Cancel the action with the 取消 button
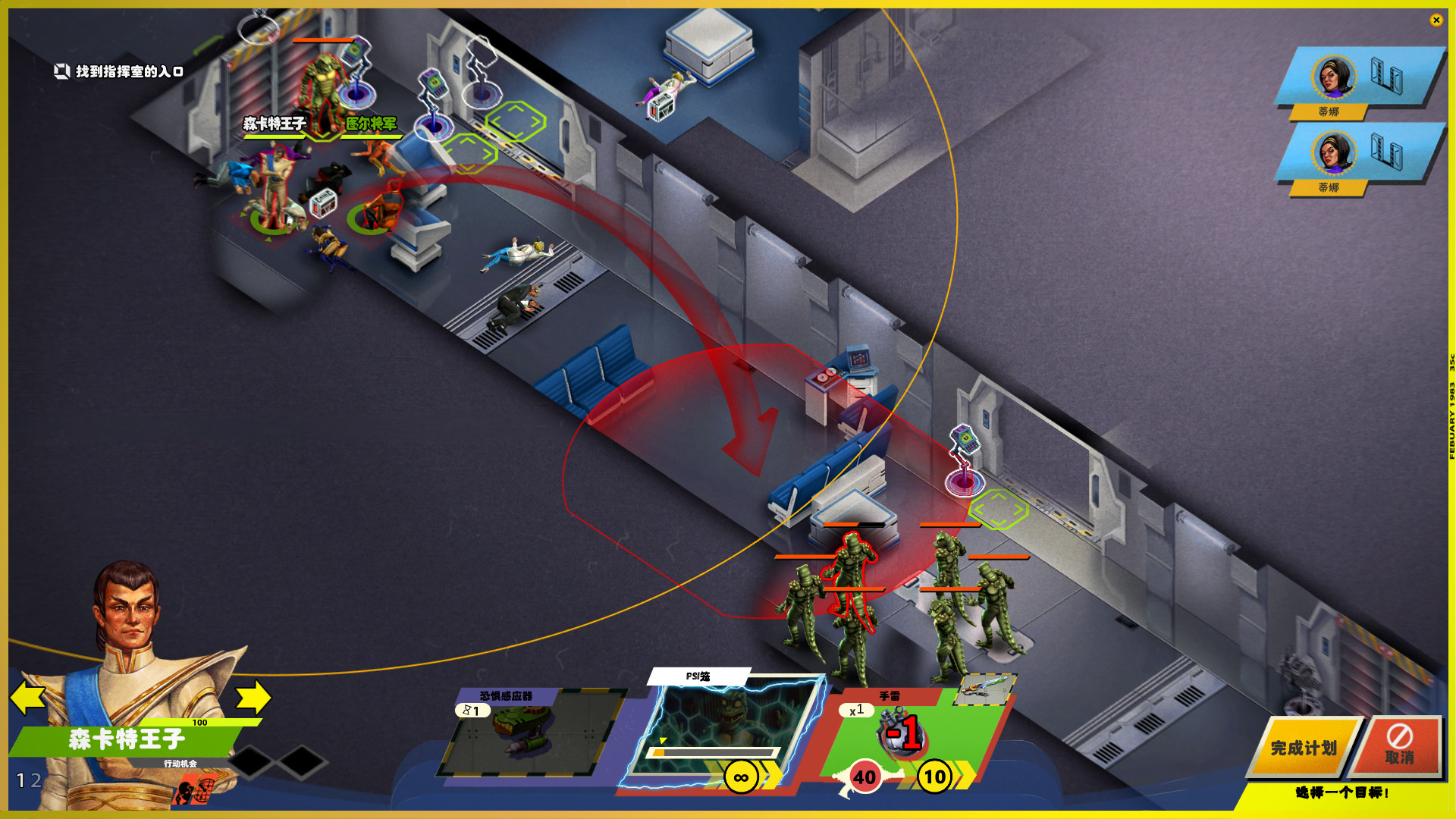This screenshot has height=819, width=1456. click(1400, 746)
